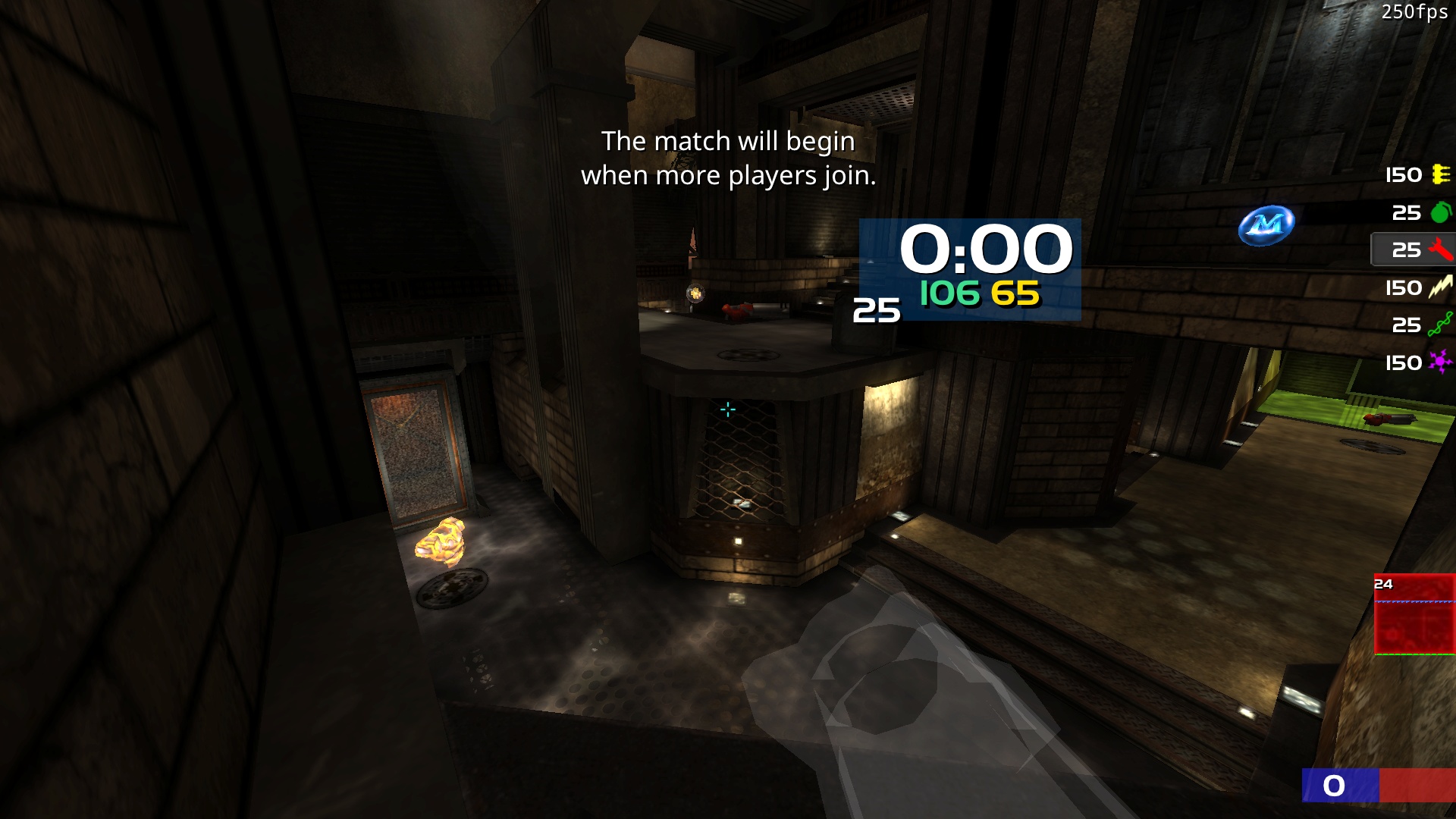The width and height of the screenshot is (1456, 819).
Task: Click the highlighted red rocket ammo slot
Action: tap(1412, 249)
